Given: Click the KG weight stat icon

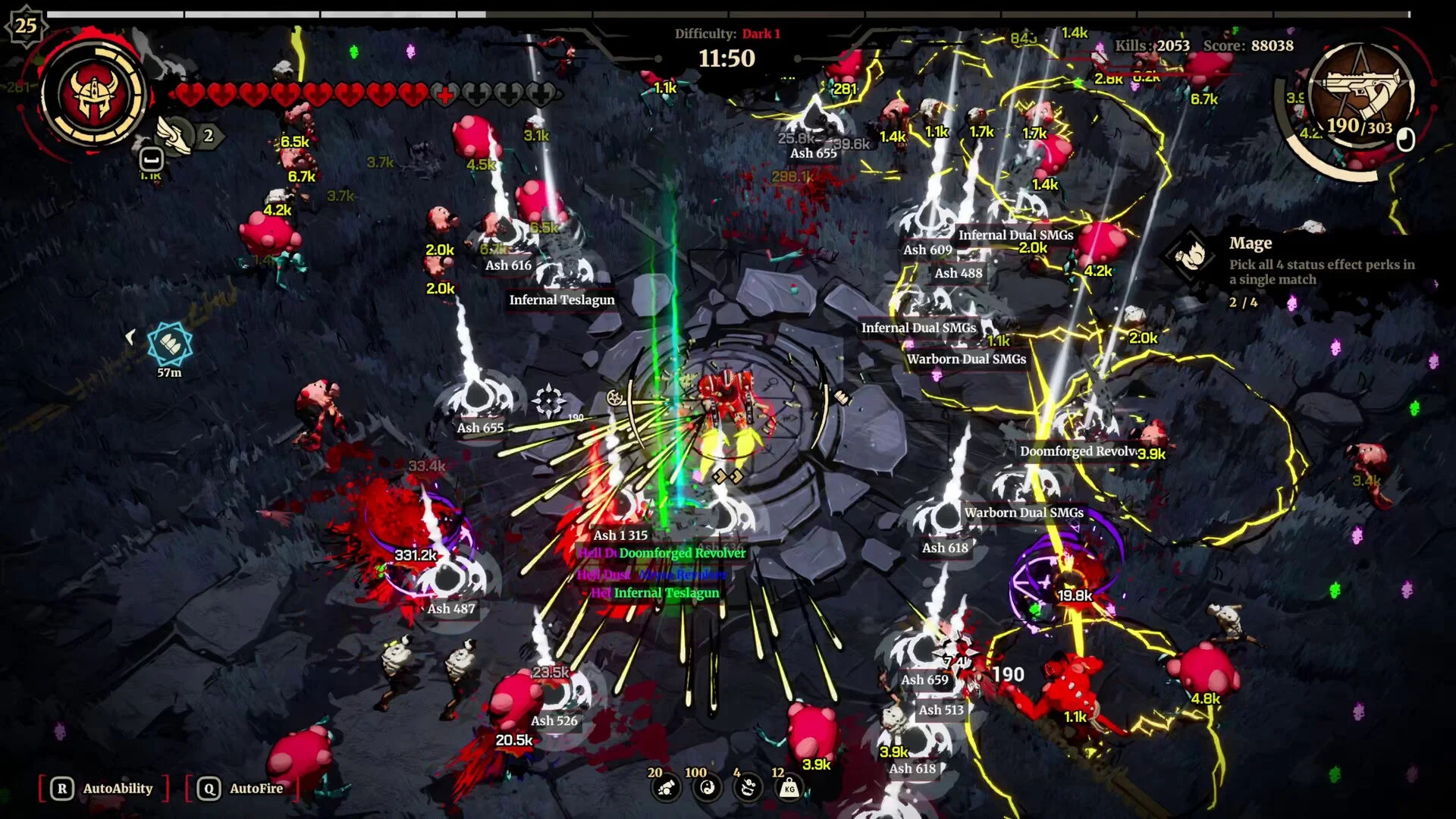Looking at the screenshot, I should click(789, 789).
